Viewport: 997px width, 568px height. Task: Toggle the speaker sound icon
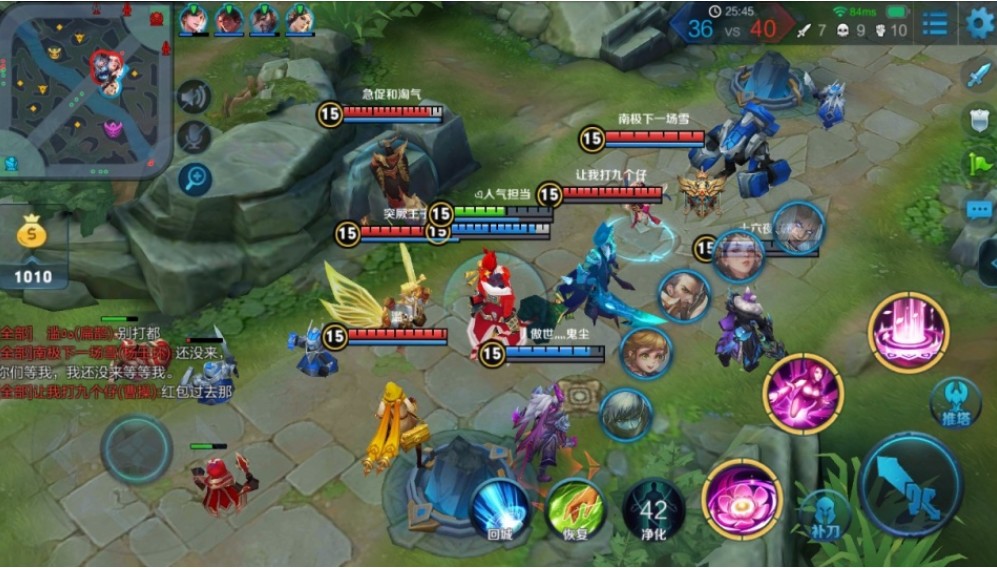tap(195, 97)
